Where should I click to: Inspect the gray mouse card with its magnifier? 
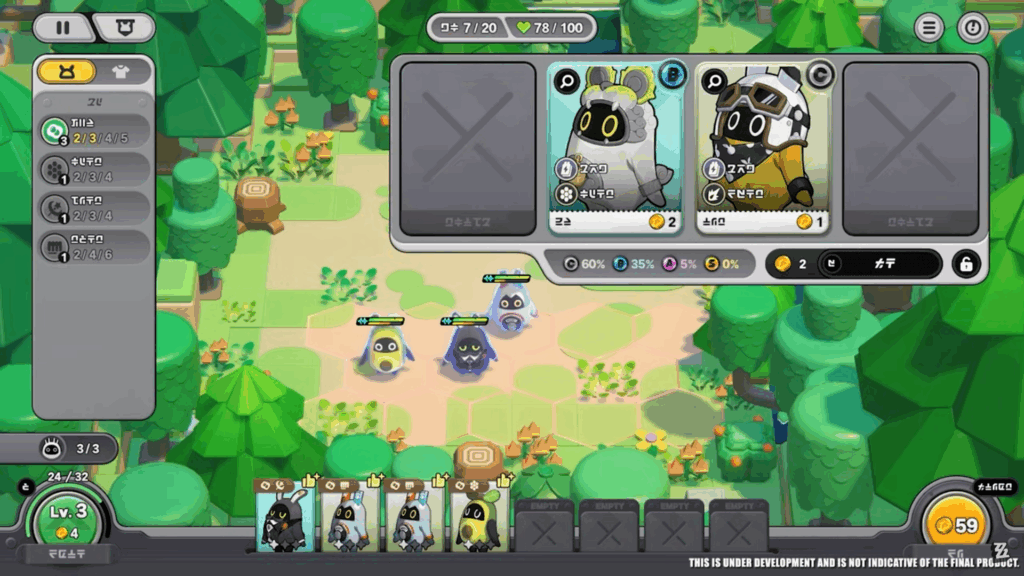pos(567,81)
